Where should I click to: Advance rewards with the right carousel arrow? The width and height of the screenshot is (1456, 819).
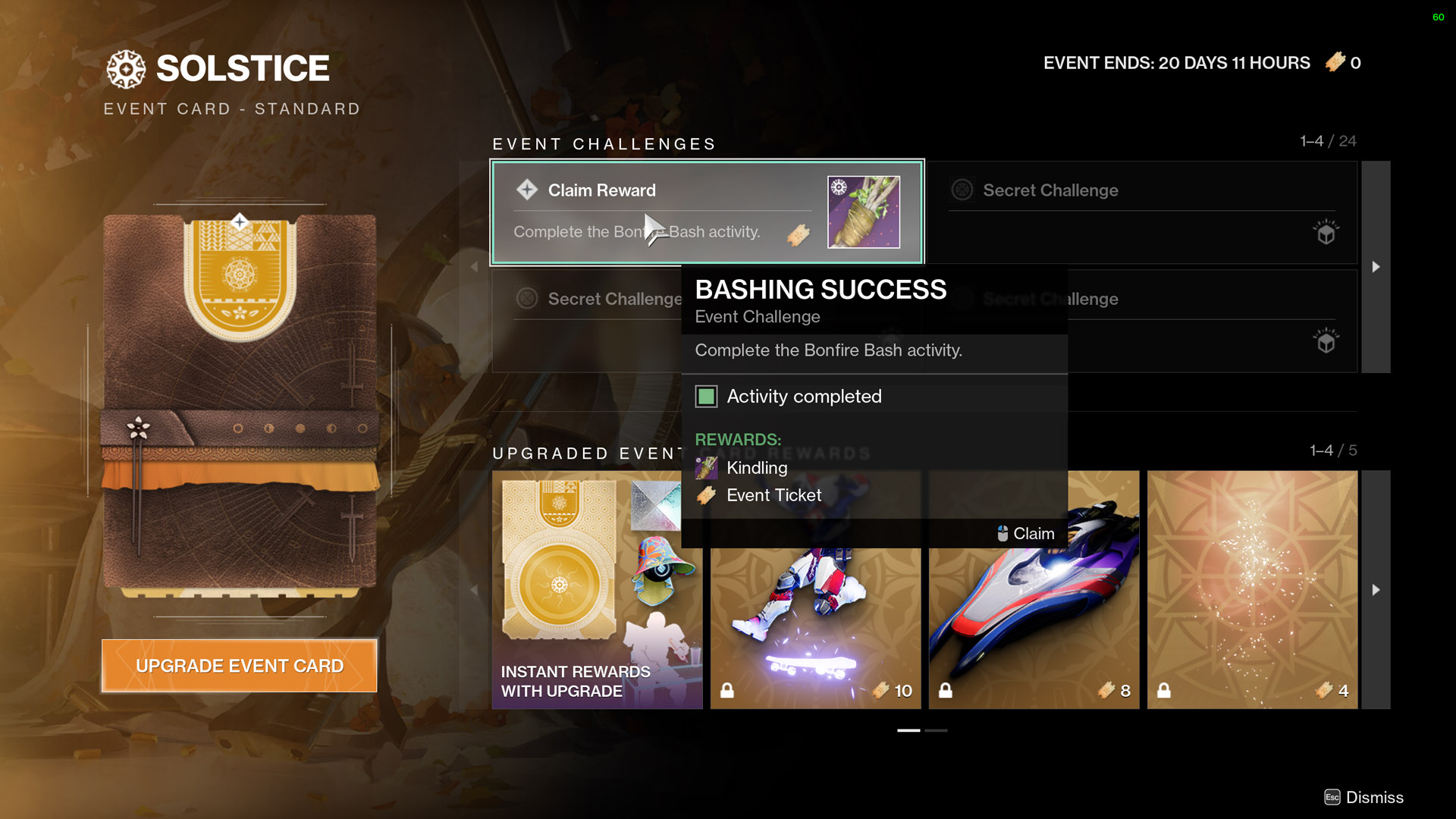click(x=1376, y=589)
